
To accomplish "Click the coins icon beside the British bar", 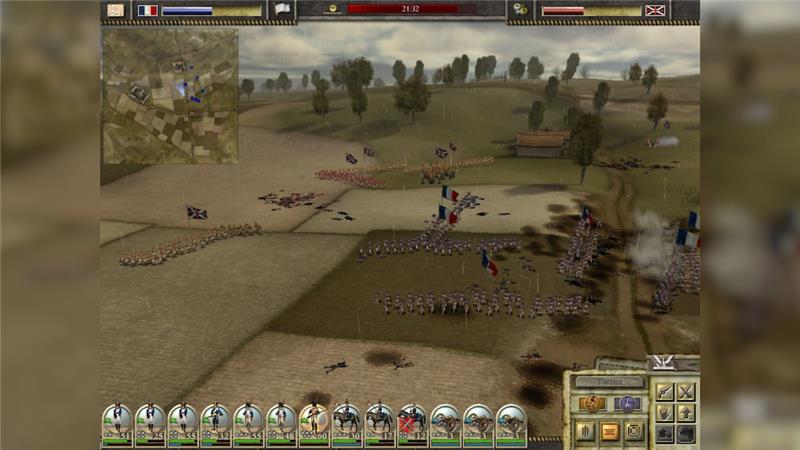I will click(519, 10).
